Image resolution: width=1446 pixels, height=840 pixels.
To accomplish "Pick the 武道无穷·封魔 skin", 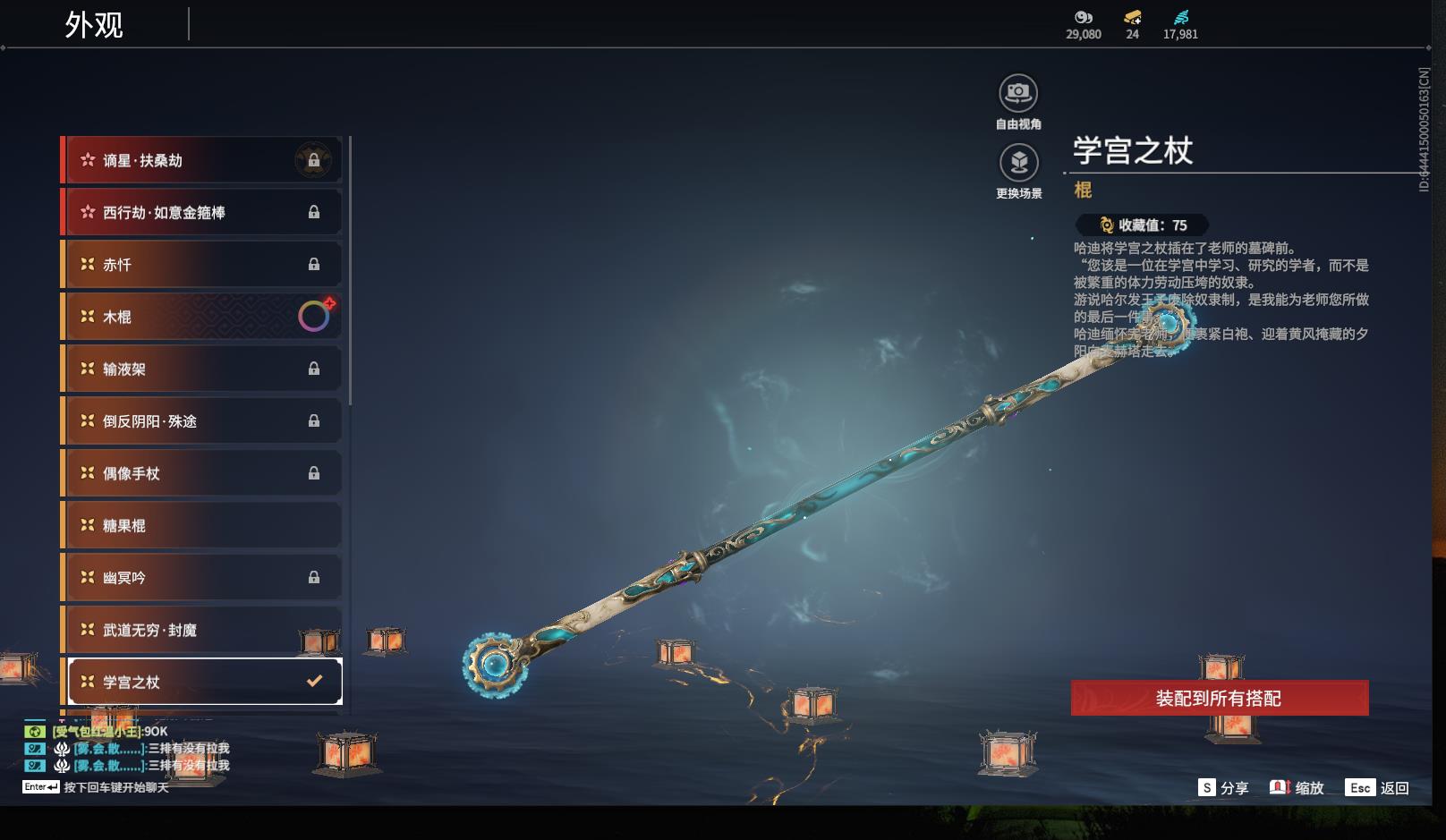I will [x=201, y=630].
